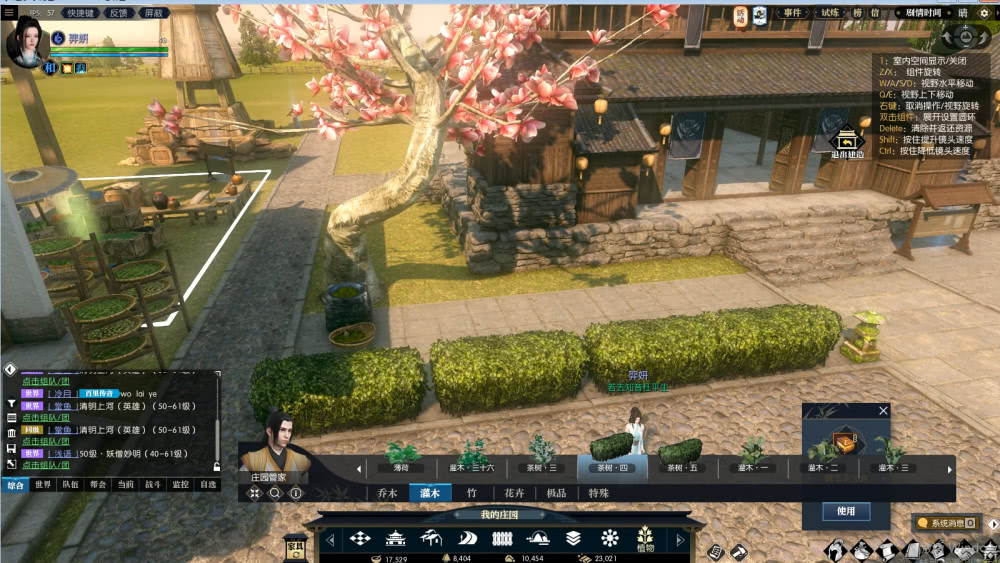Screen dimensions: 1000x563
Task: Click the magnifier icon under the steward
Action: 275,493
